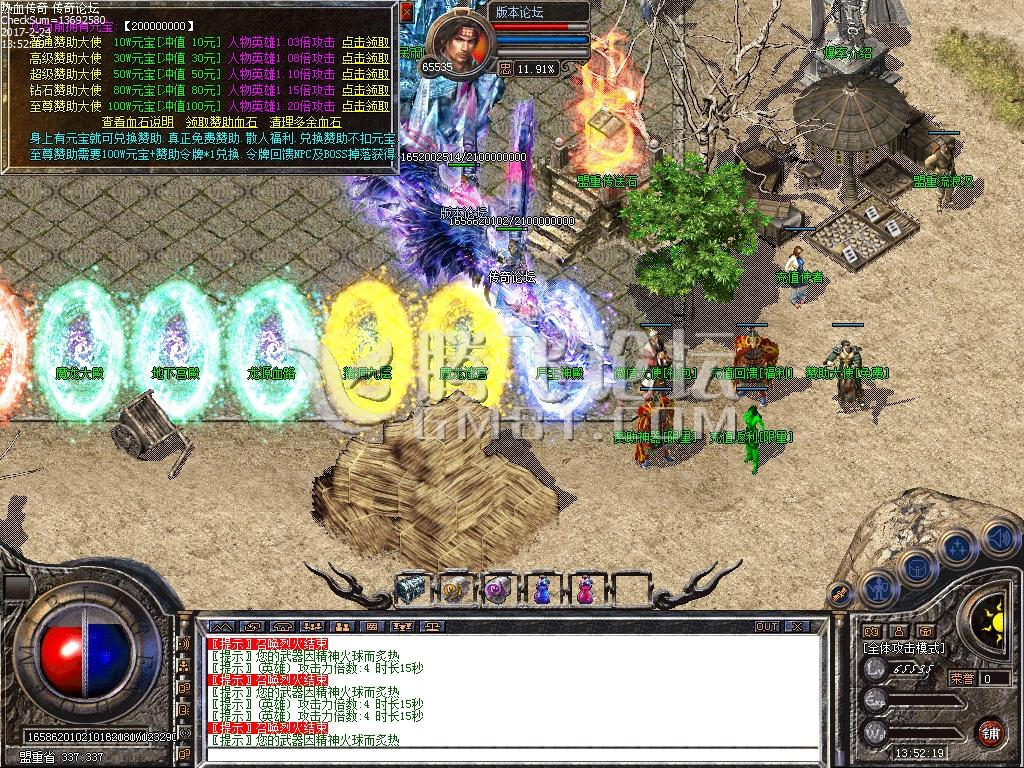Close chat window with X button
Viewport: 1024px width, 768px height.
click(x=796, y=627)
